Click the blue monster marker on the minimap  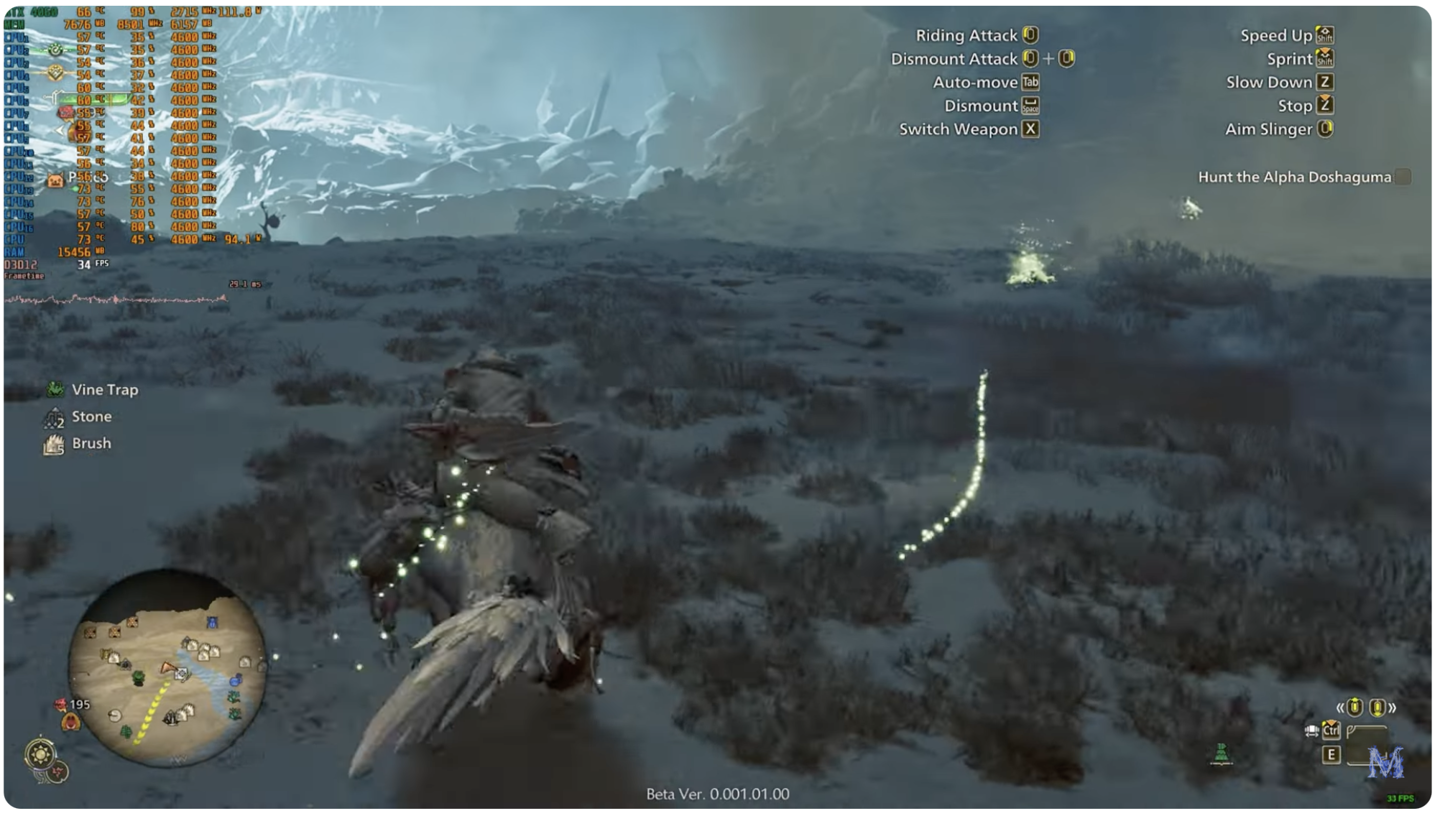(211, 623)
